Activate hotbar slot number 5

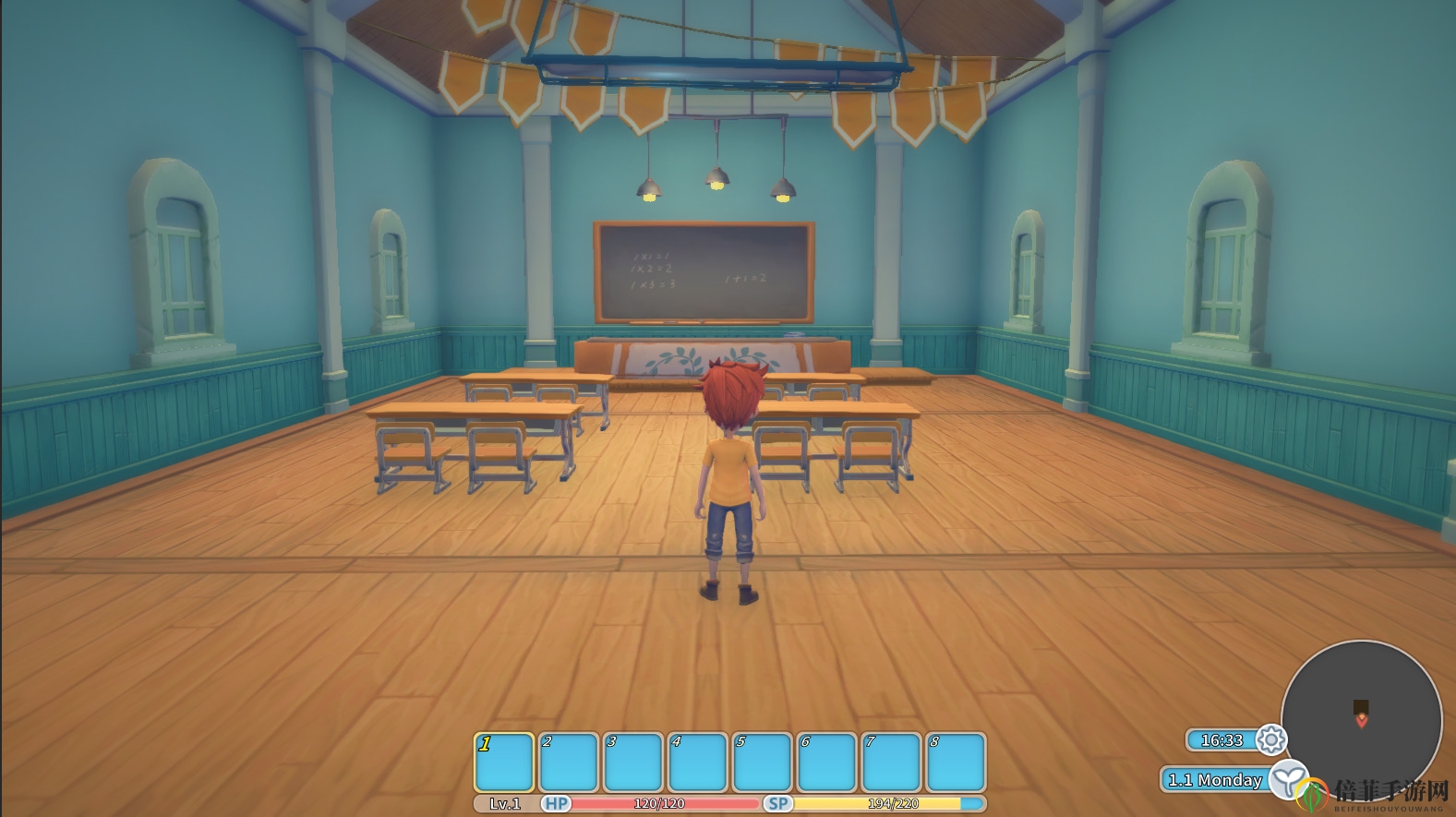(763, 763)
